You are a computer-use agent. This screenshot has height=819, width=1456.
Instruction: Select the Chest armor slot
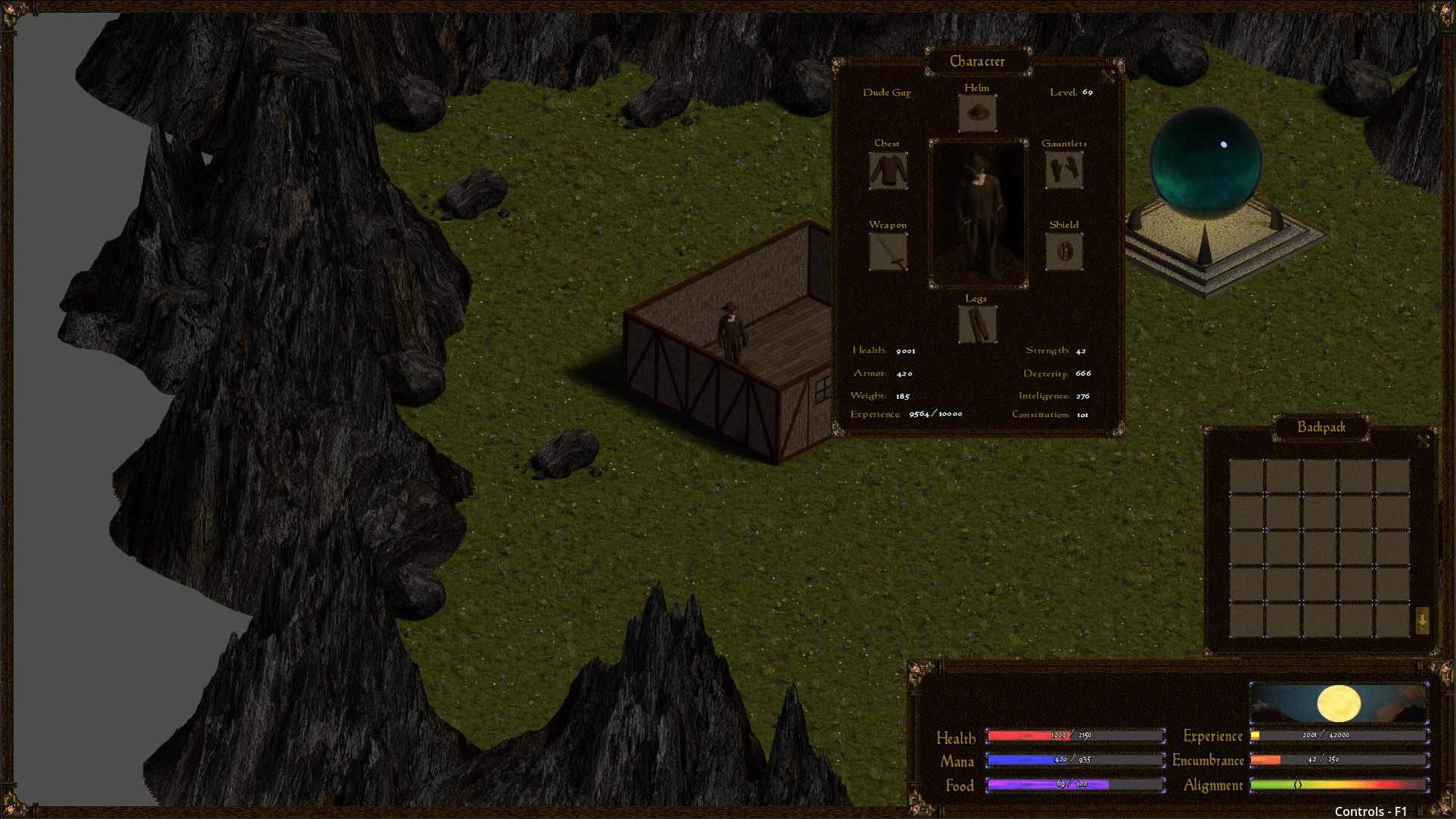coord(888,170)
